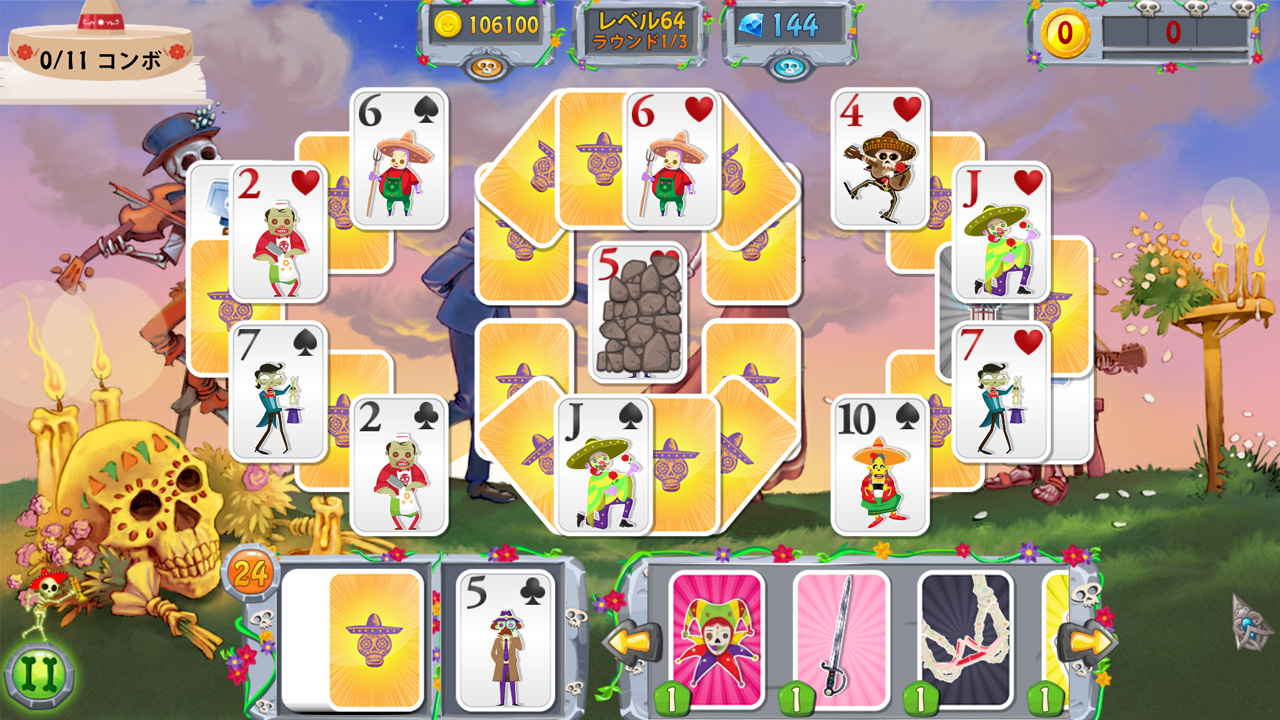Screen dimensions: 1280x720
Task: Pause the game with the green bone II button
Action: click(x=42, y=676)
